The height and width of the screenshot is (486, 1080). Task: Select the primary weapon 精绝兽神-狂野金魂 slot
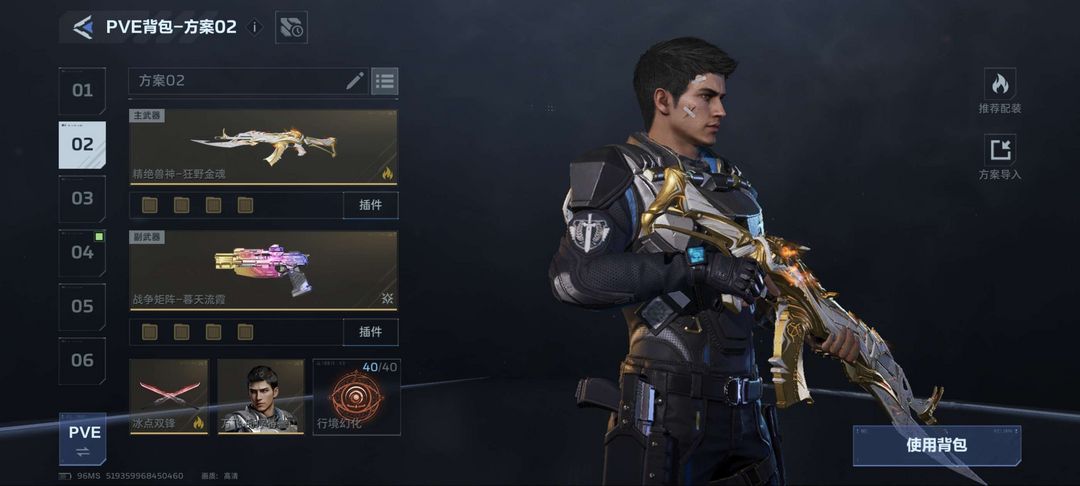coord(263,147)
